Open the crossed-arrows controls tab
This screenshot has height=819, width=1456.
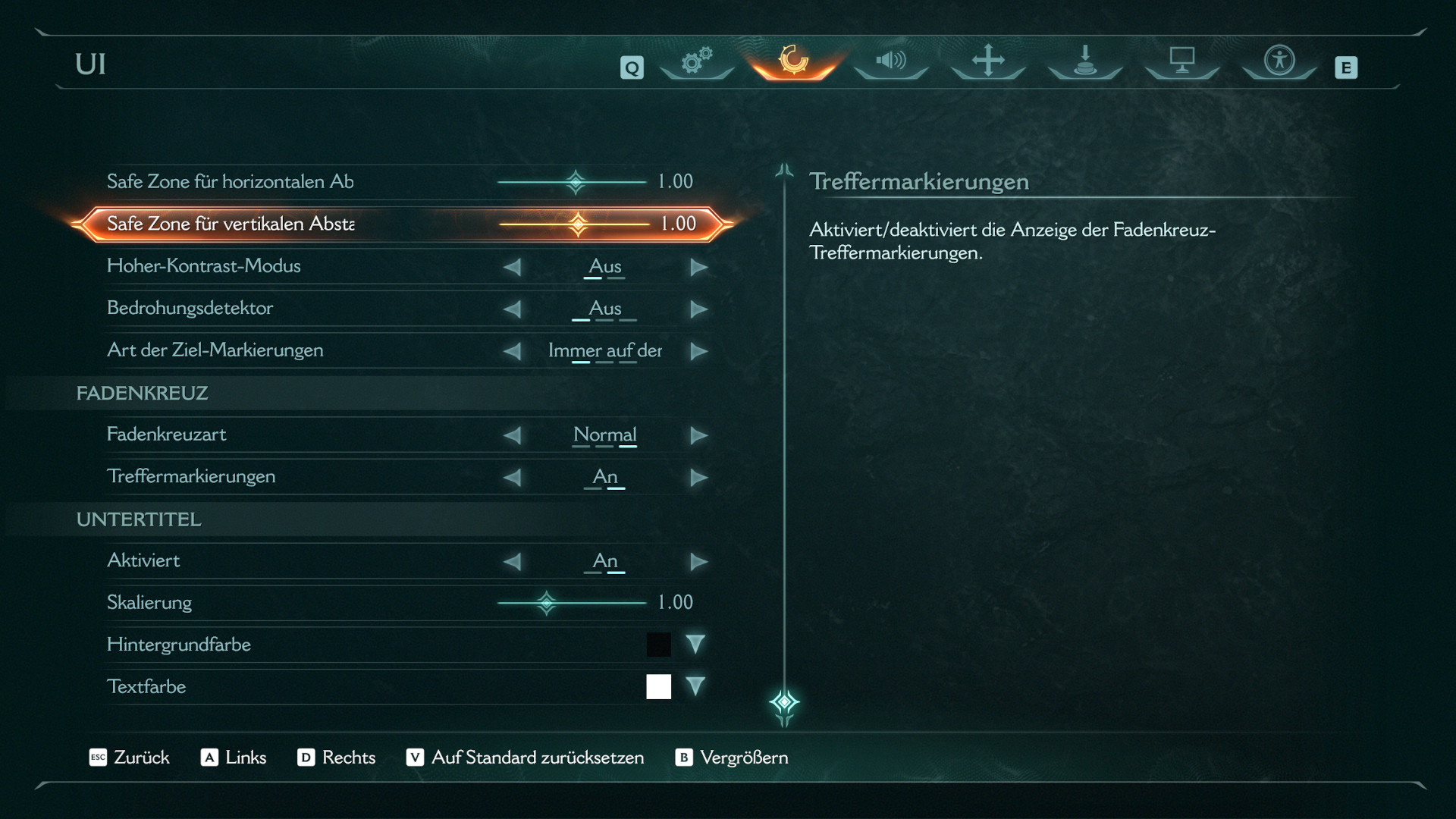tap(988, 61)
